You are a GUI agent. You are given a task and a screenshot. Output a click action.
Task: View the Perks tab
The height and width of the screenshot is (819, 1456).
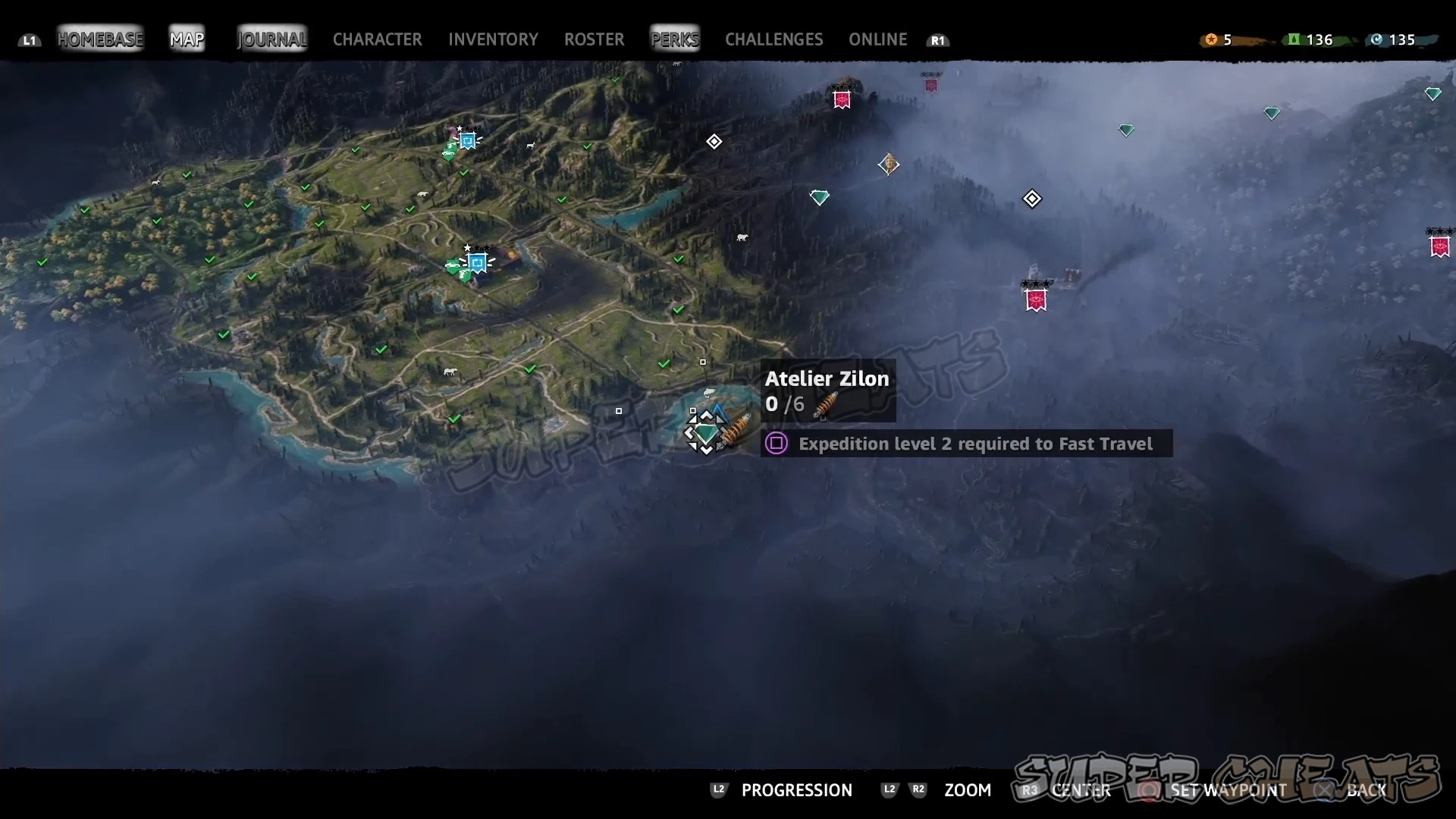[675, 39]
